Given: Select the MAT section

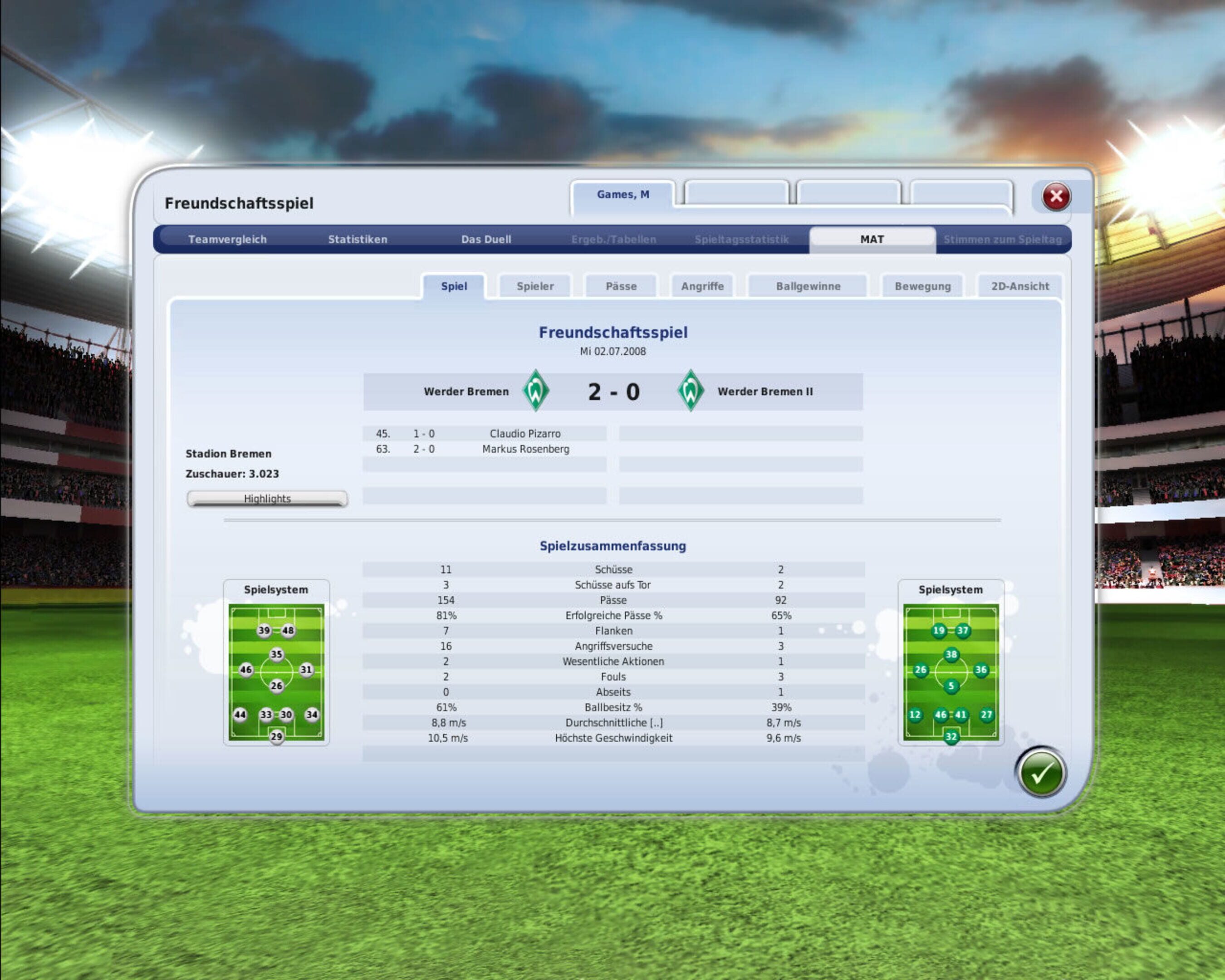Looking at the screenshot, I should [x=872, y=239].
